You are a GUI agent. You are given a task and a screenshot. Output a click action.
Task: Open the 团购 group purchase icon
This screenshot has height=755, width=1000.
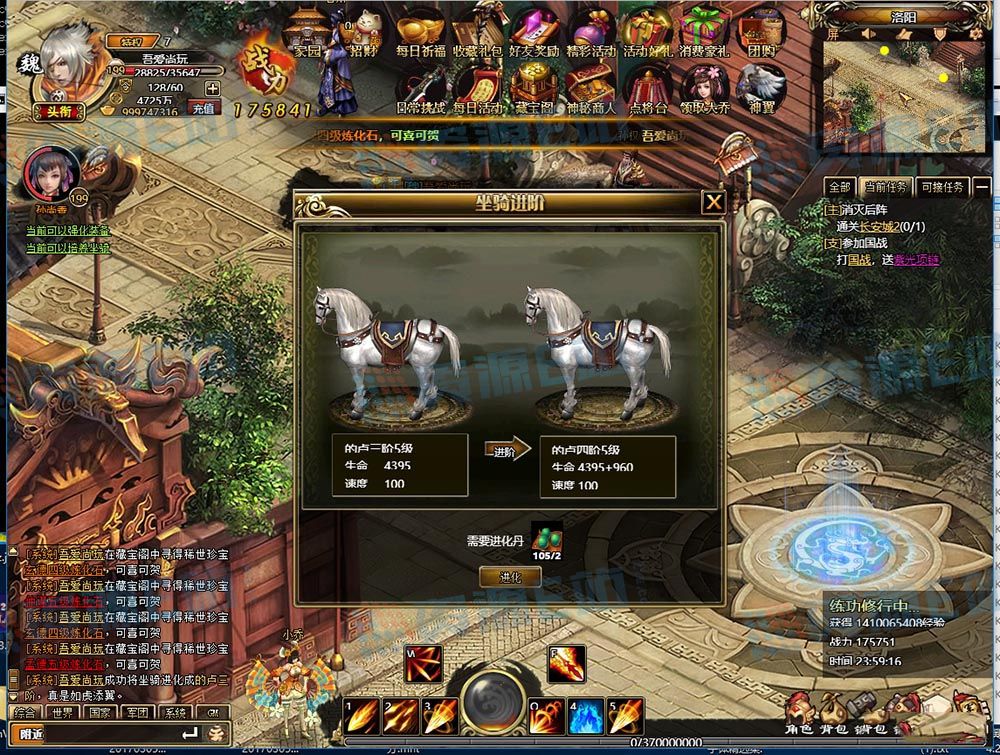762,33
